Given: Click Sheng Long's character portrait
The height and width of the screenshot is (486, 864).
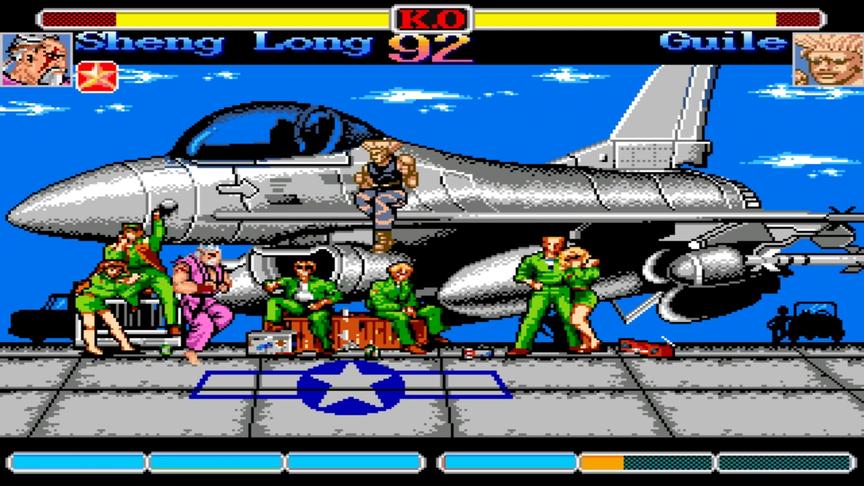Looking at the screenshot, I should (37, 59).
